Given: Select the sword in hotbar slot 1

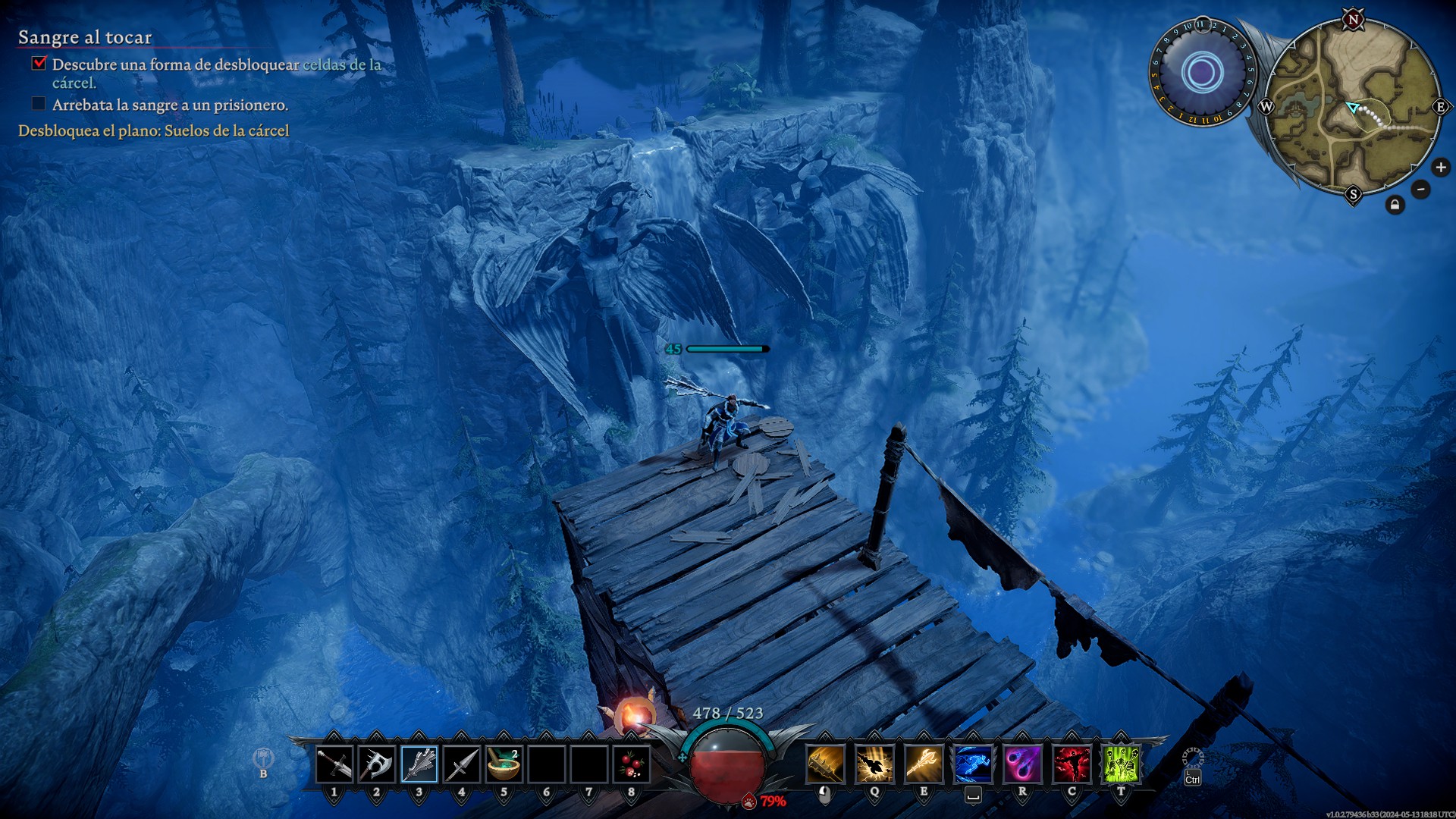Looking at the screenshot, I should 334,764.
